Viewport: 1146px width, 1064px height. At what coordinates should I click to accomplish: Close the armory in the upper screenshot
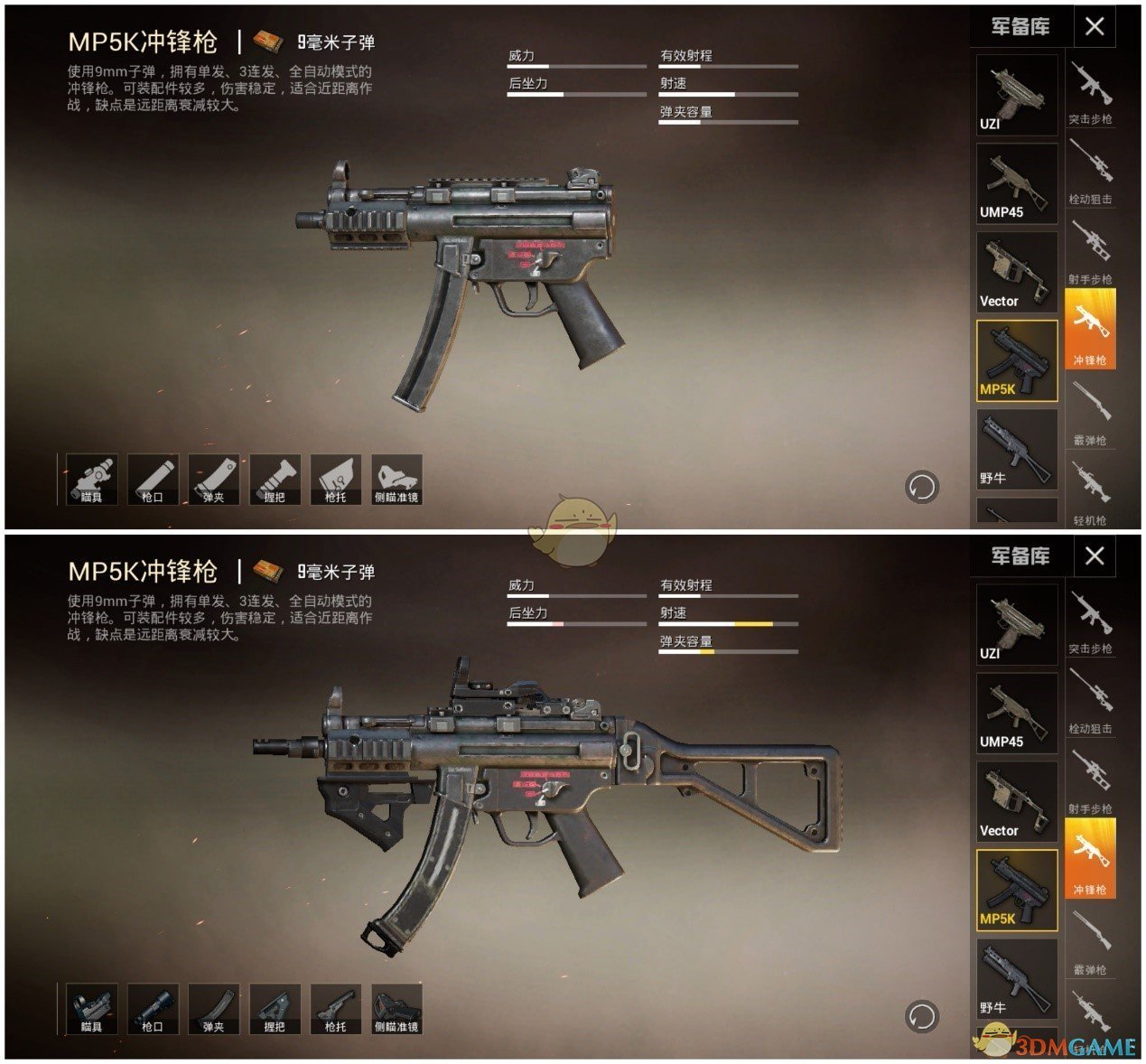[1095, 26]
